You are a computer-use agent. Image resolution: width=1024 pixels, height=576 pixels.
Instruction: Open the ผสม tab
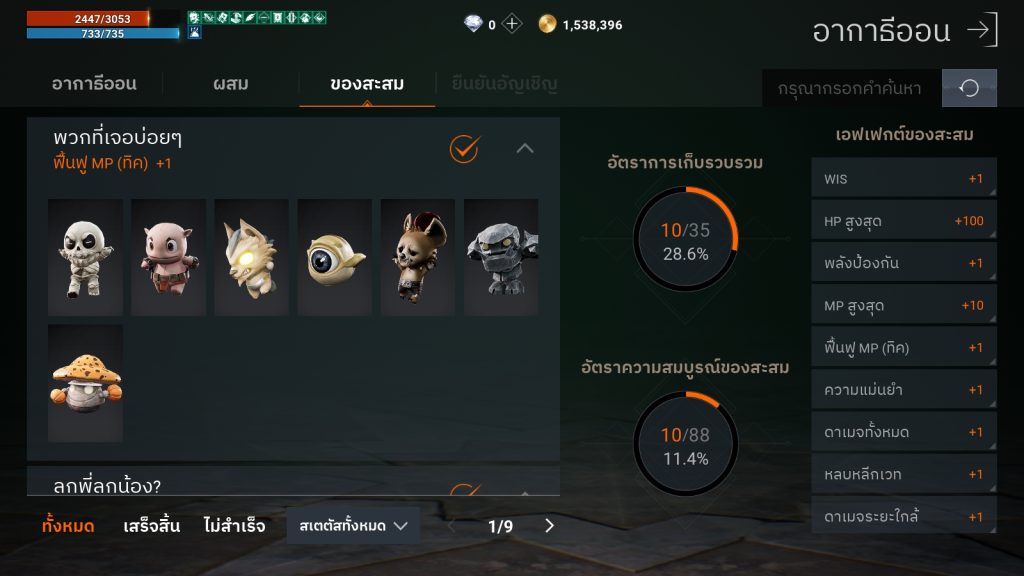[x=230, y=84]
